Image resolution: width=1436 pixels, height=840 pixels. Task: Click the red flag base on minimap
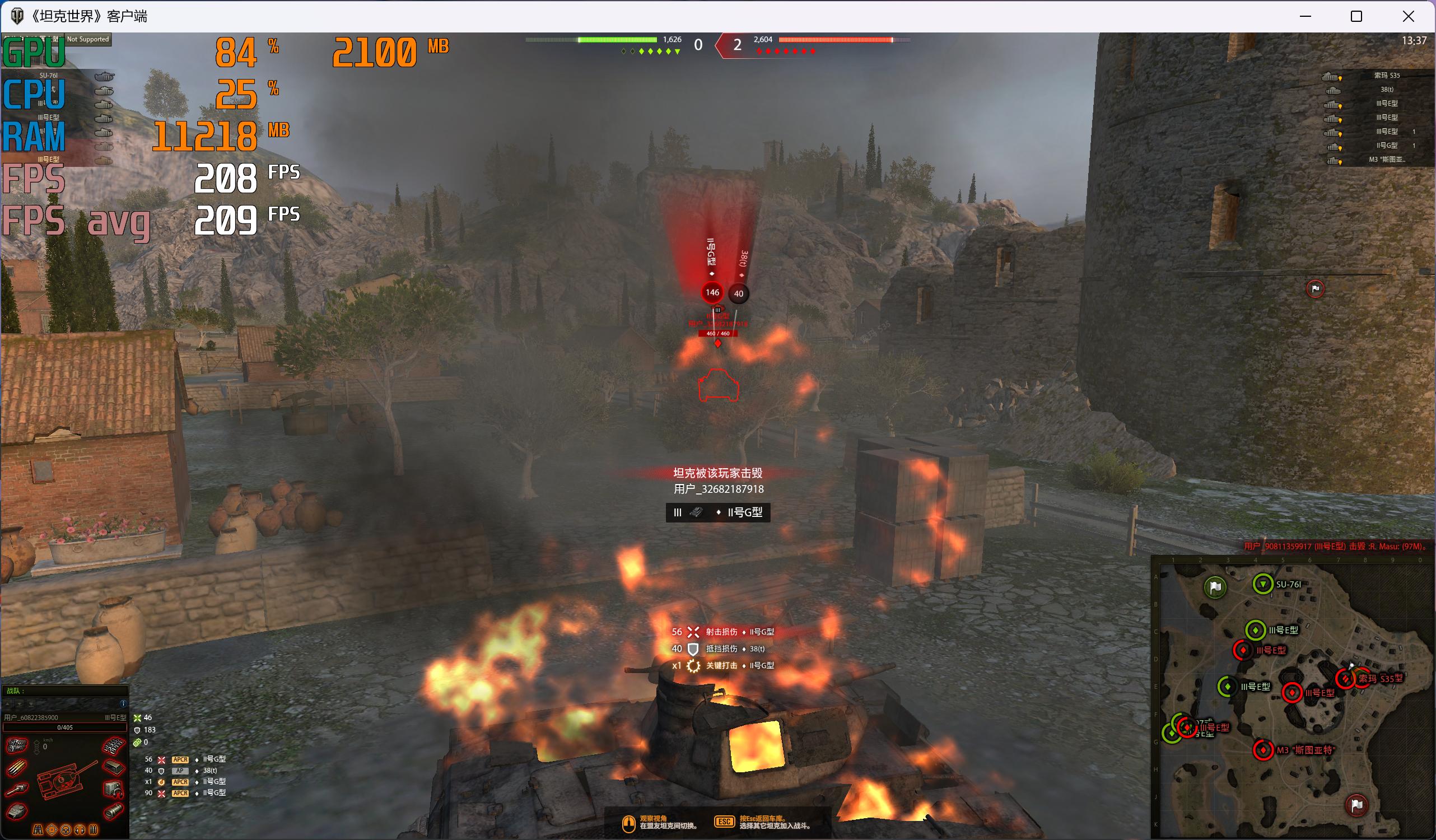[1357, 805]
